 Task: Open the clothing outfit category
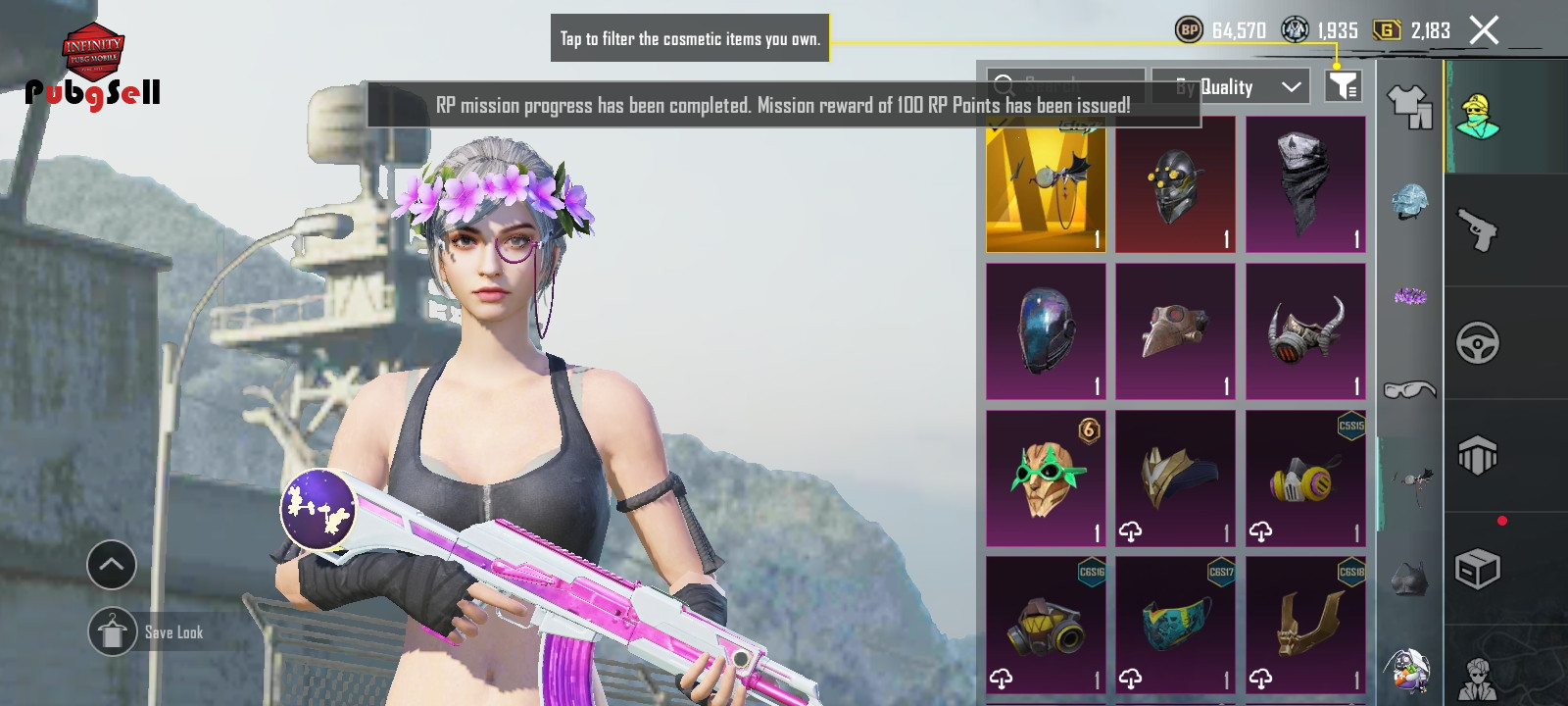[1409, 106]
